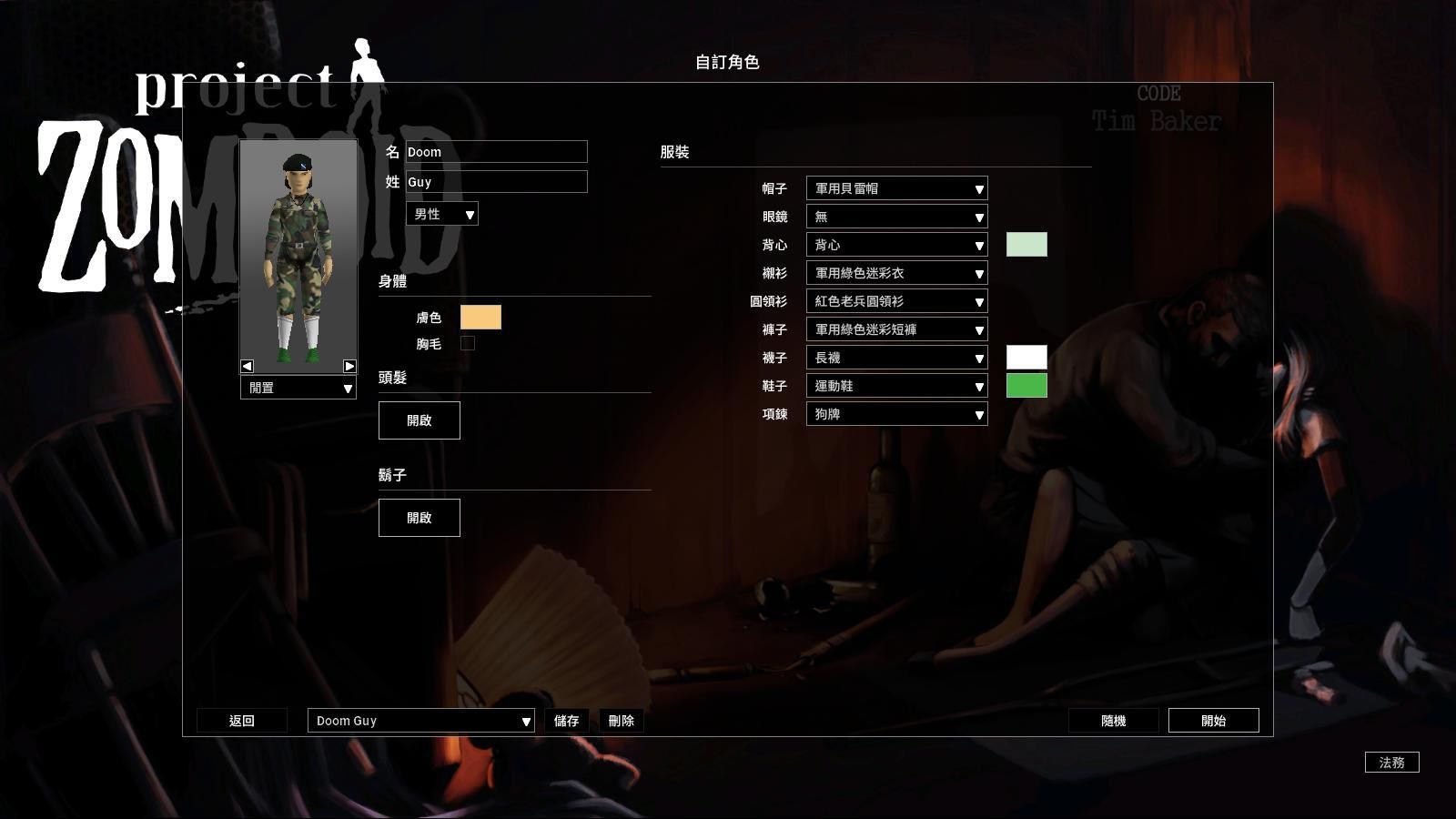Toggle the 胸毛 chest hair checkbox
The height and width of the screenshot is (819, 1456).
[468, 342]
